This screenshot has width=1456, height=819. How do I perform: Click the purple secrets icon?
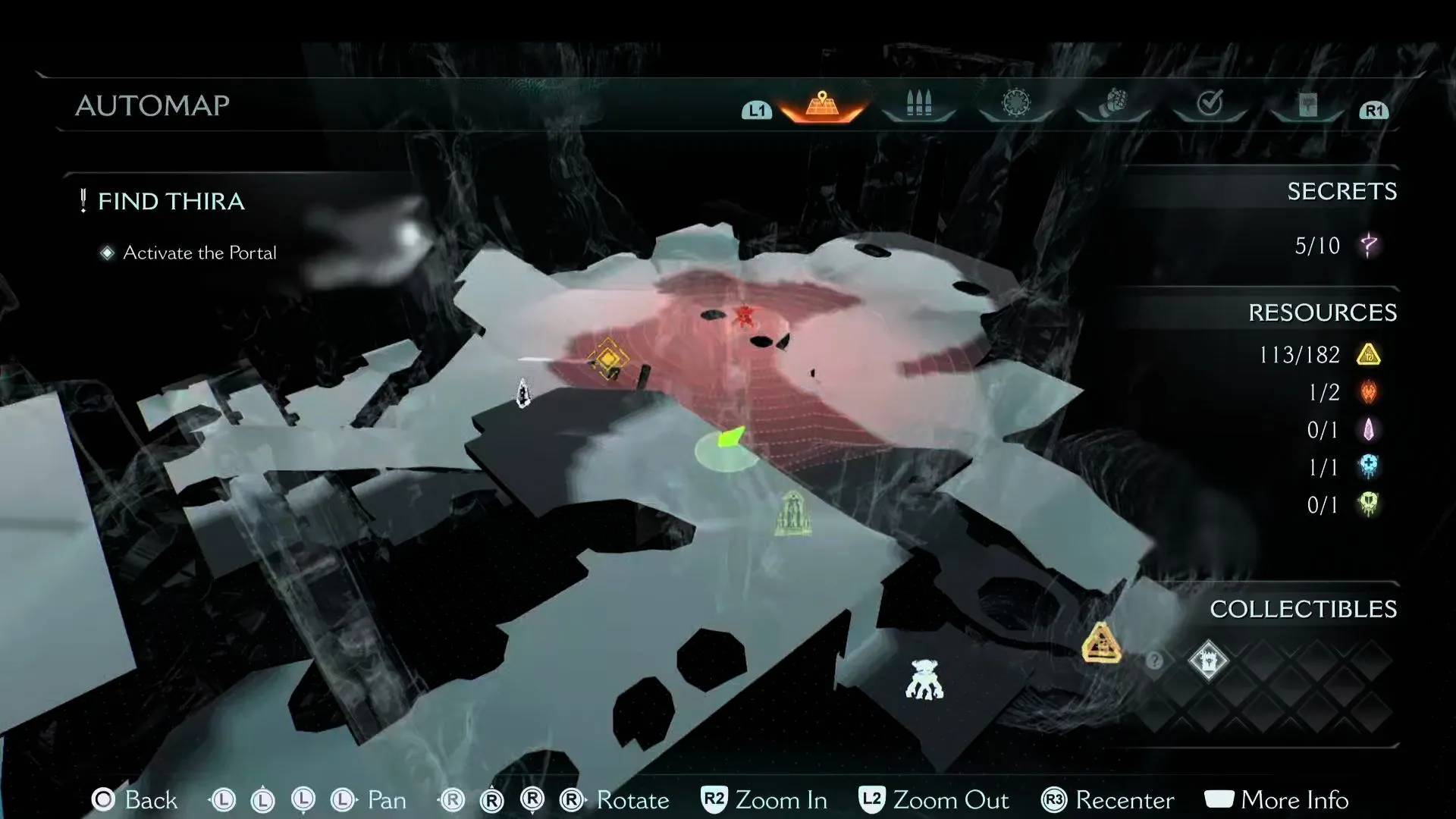coord(1369,246)
